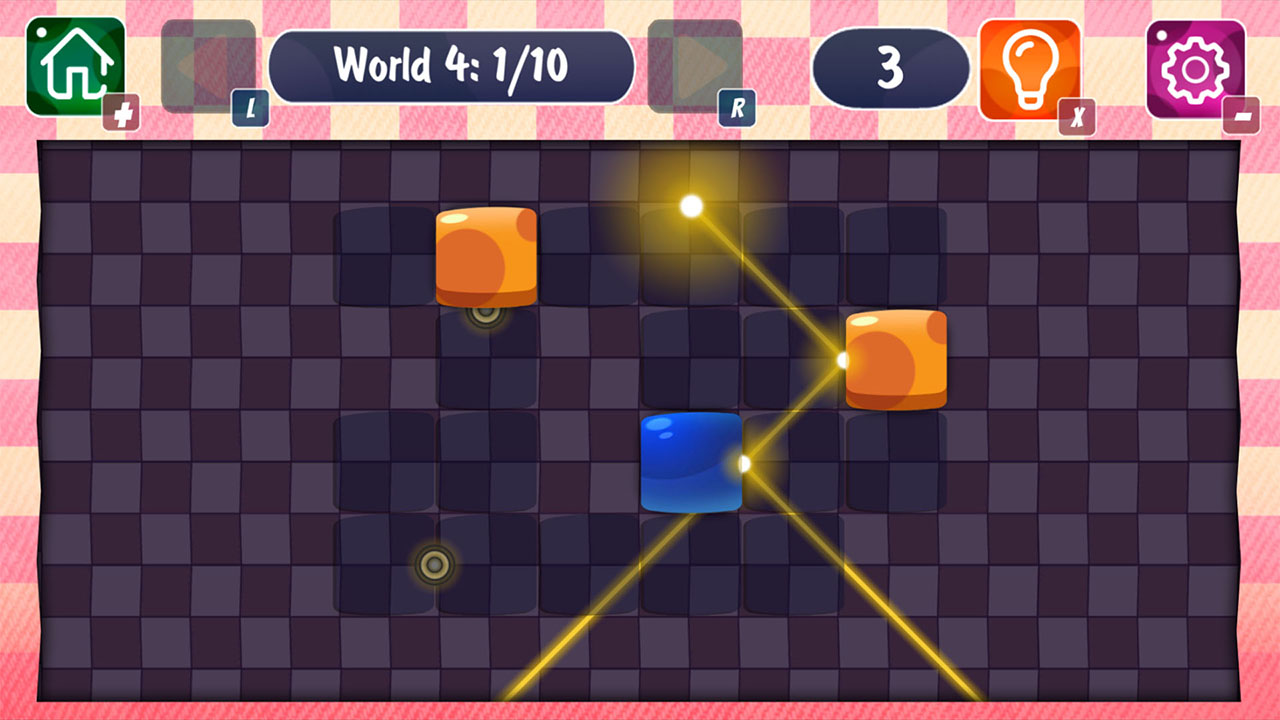This screenshot has height=720, width=1280.
Task: Select the orange block in the upper-left area
Action: coord(487,255)
